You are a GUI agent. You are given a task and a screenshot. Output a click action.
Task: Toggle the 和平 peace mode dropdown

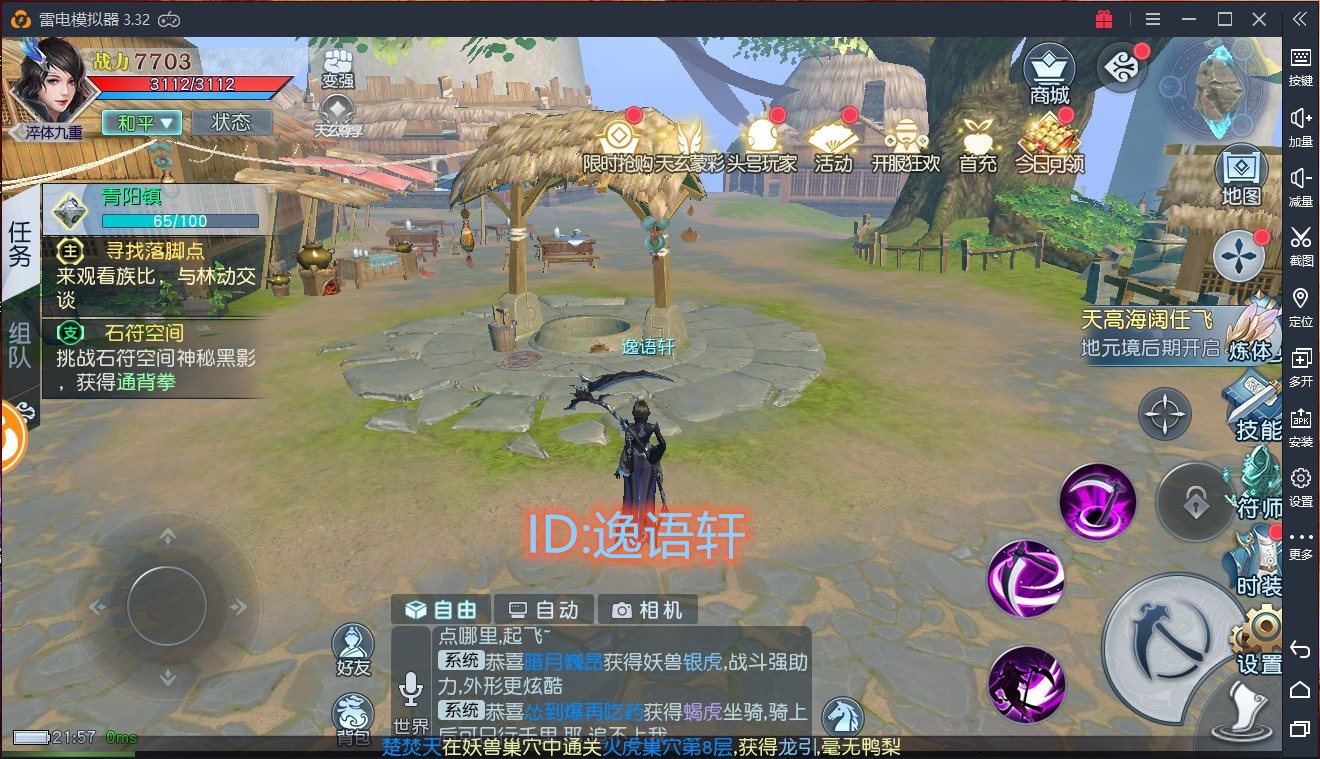point(141,123)
